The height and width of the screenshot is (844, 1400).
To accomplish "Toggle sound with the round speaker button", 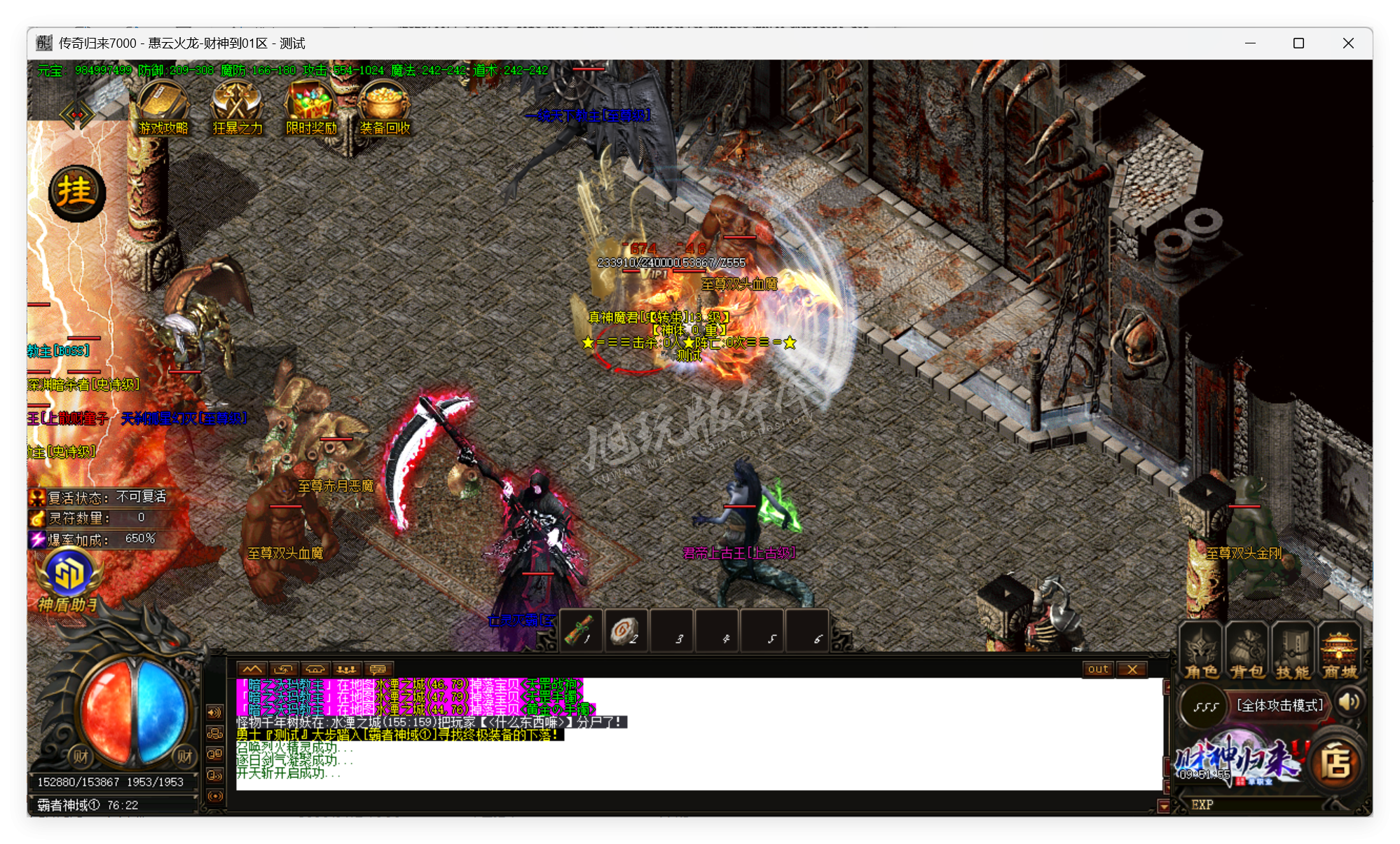I will point(1349,702).
